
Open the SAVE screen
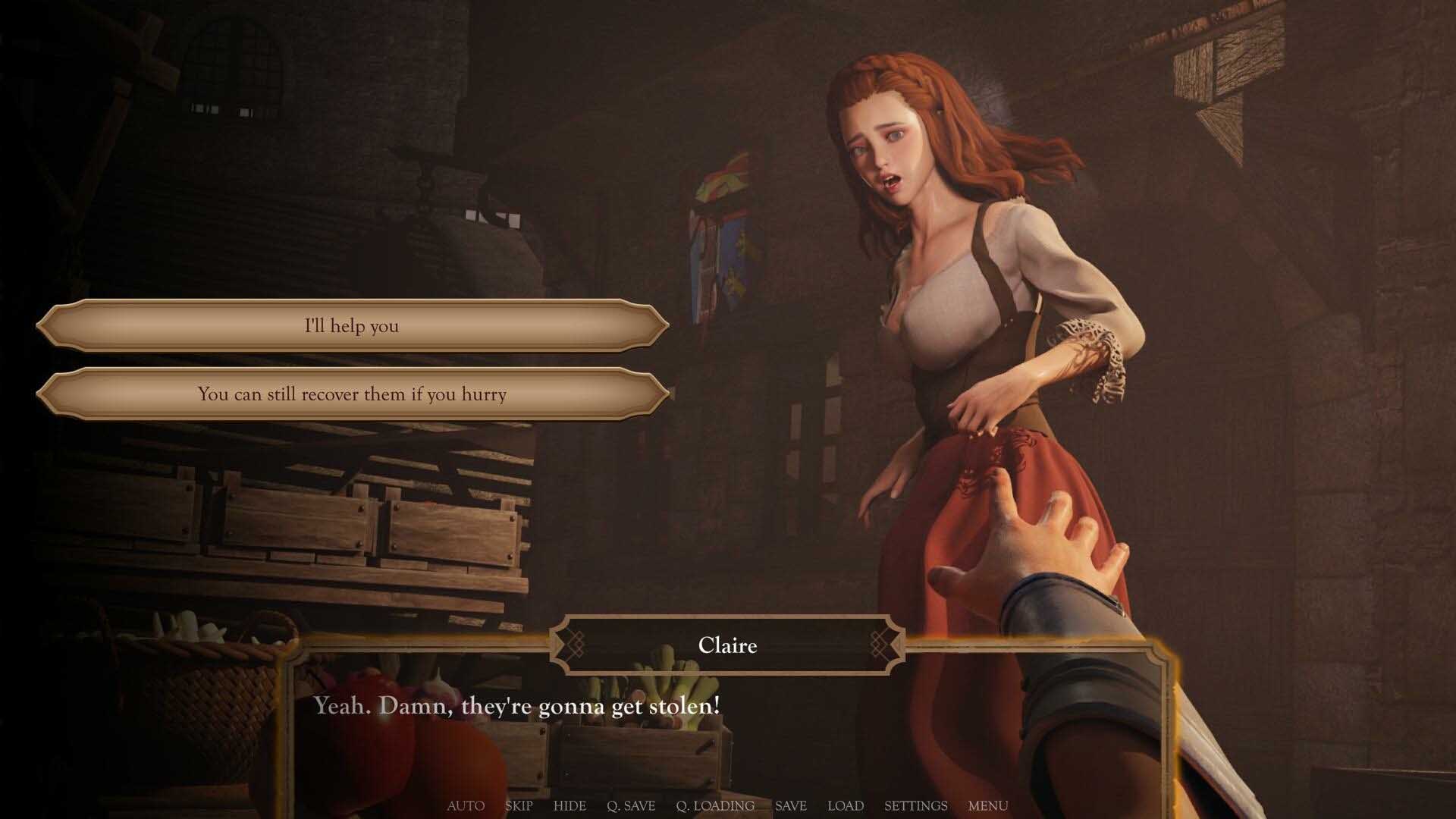(790, 806)
